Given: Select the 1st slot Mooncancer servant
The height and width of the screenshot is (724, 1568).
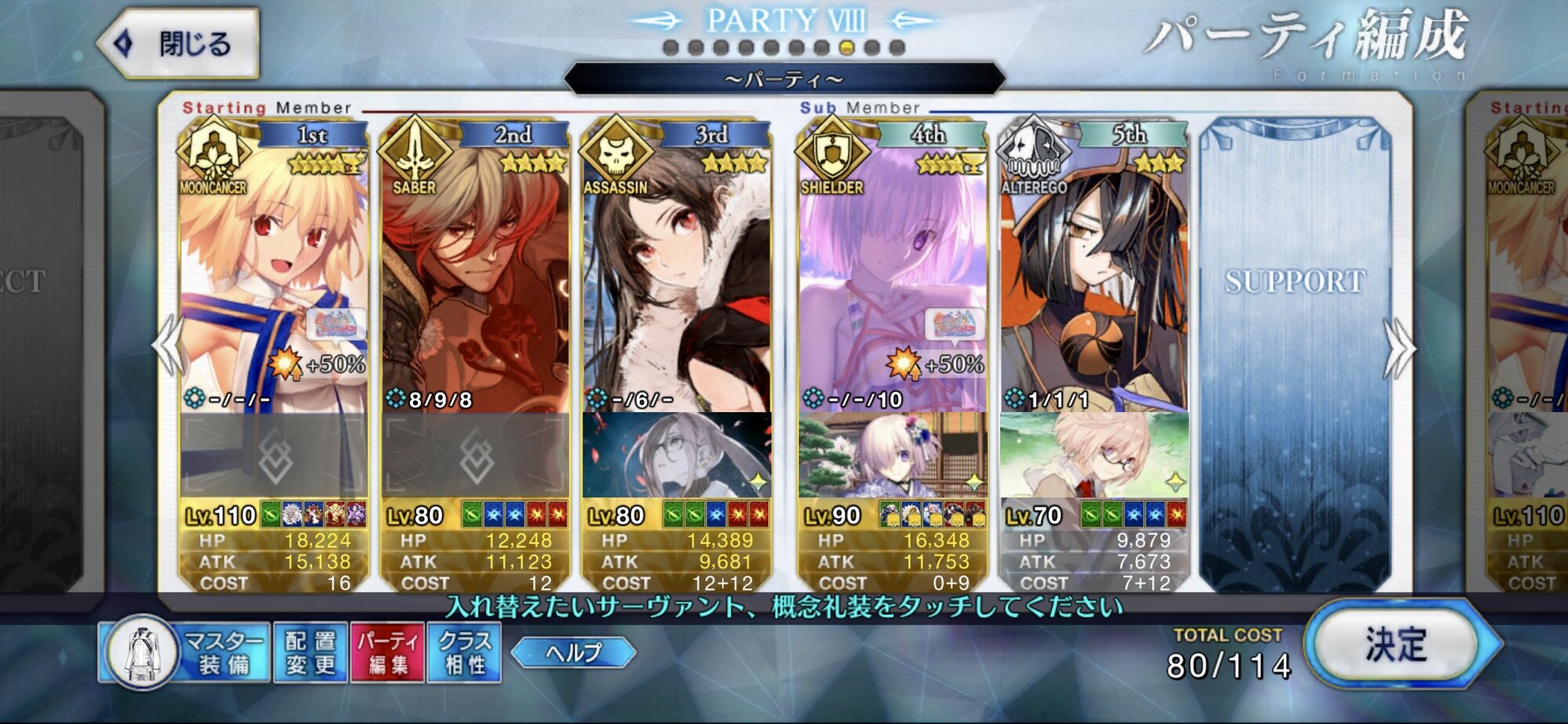Looking at the screenshot, I should pos(274,274).
